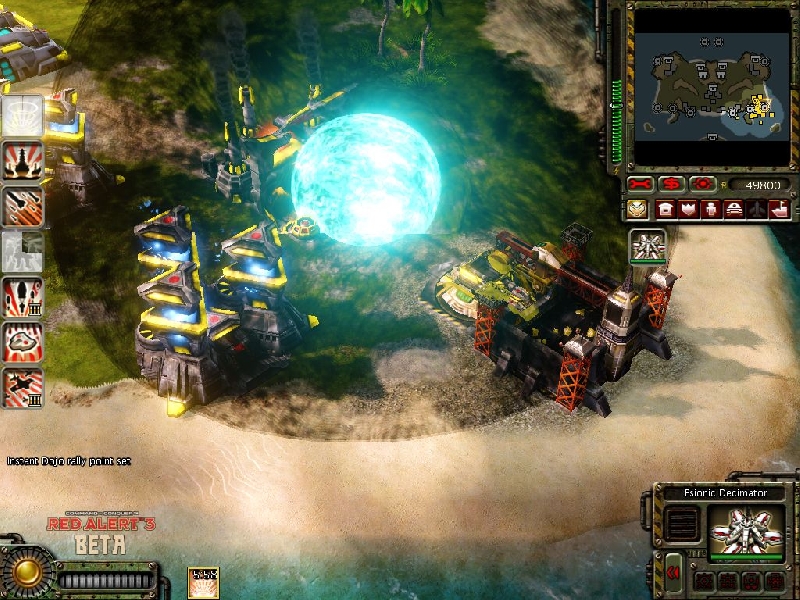Open the structures production tab
This screenshot has height=600, width=800.
pyautogui.click(x=665, y=210)
